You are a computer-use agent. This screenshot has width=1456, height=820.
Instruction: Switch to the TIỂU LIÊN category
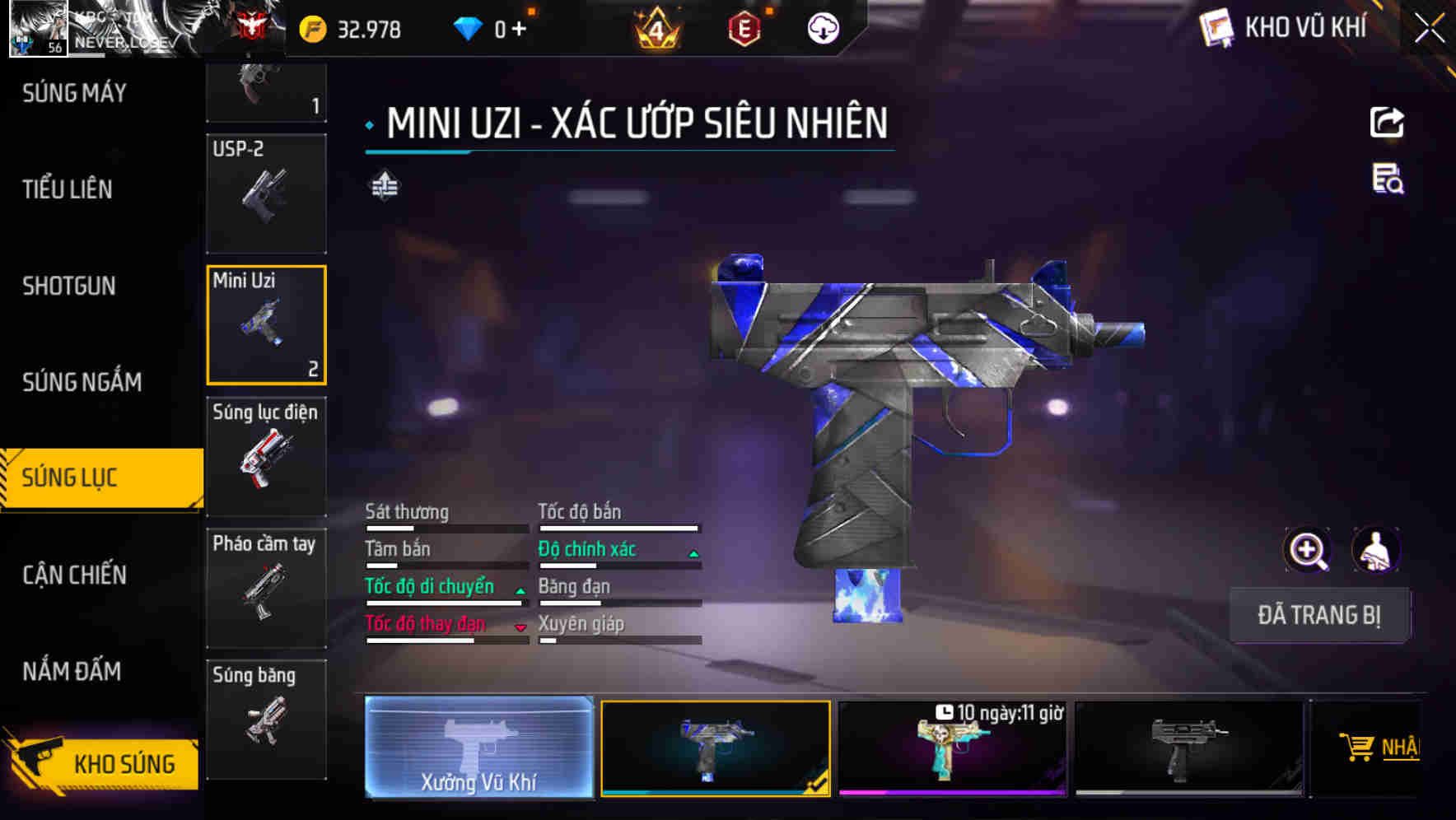coord(66,189)
